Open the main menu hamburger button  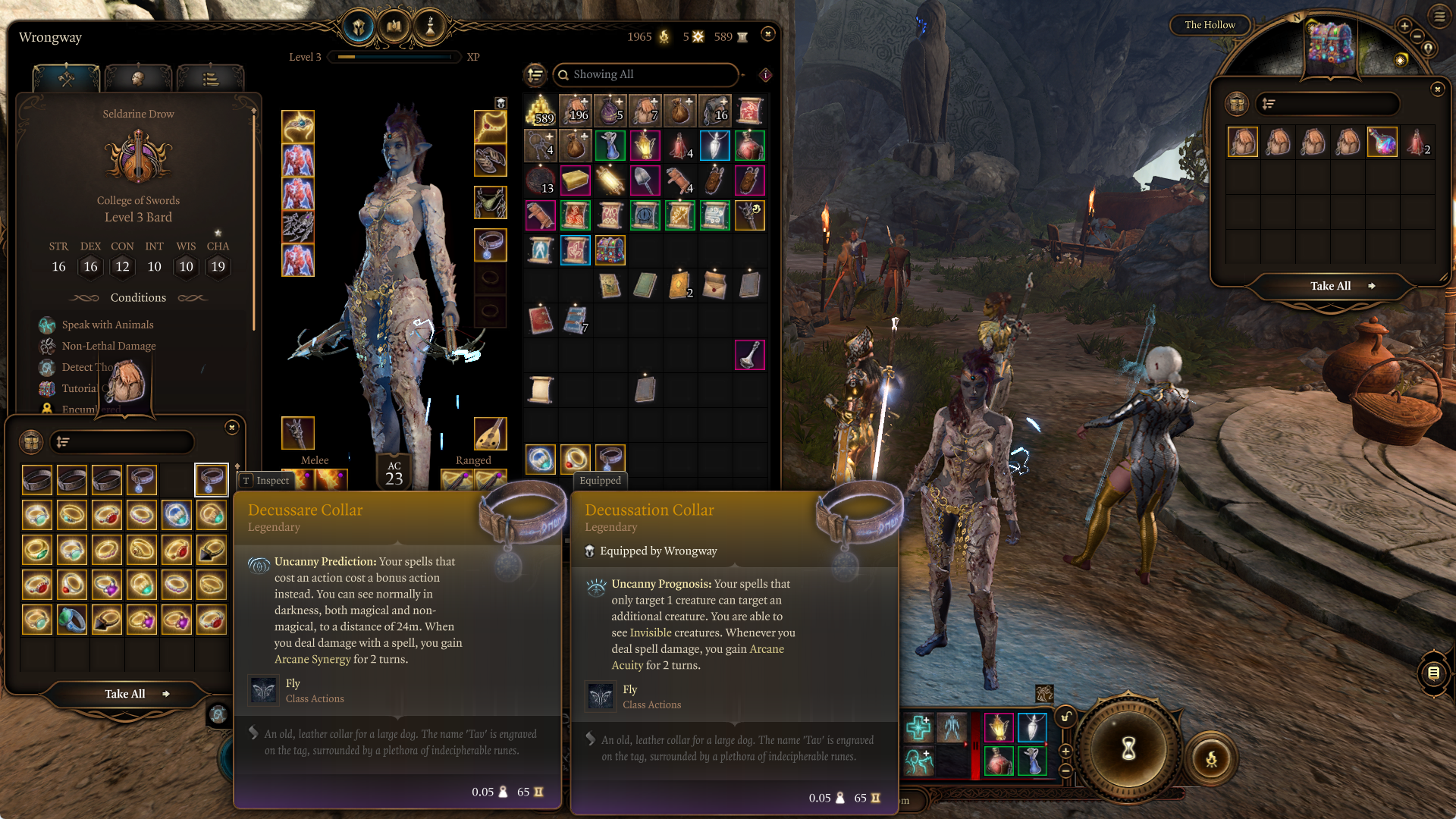click(x=1439, y=16)
